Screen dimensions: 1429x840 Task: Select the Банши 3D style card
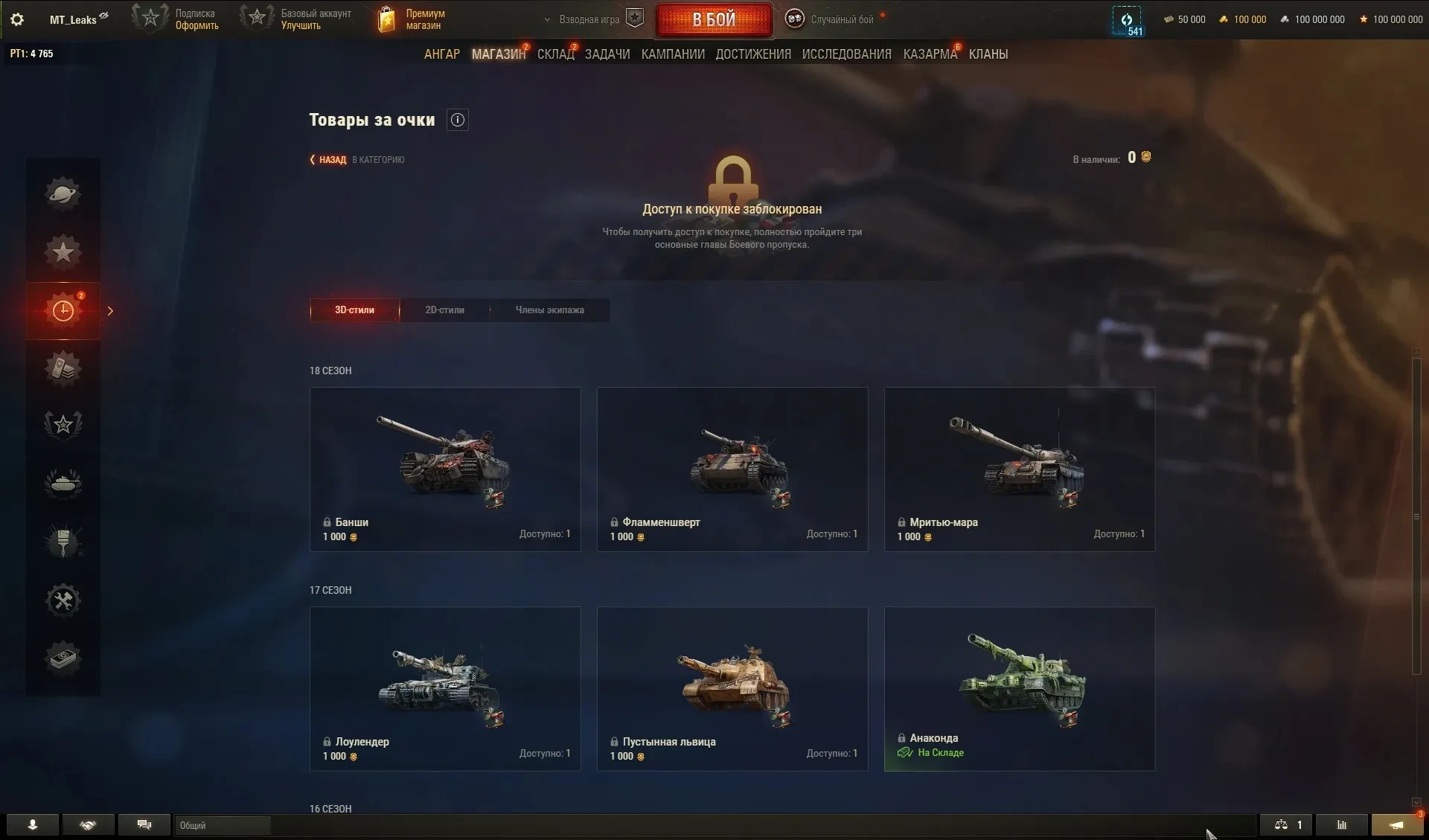[445, 469]
